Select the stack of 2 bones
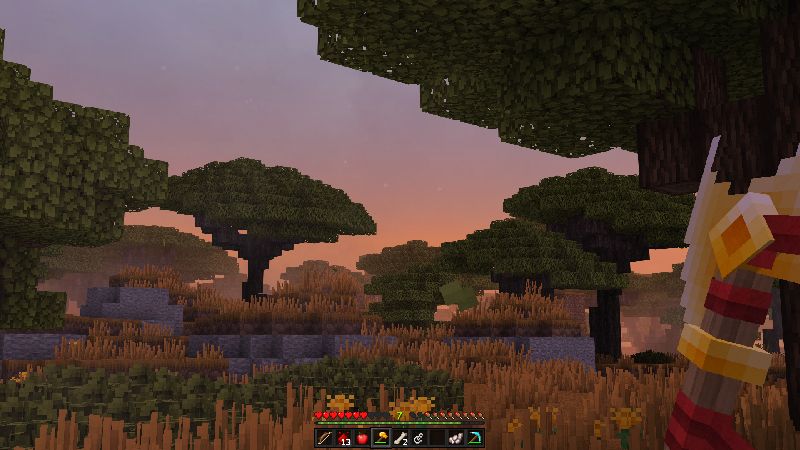Image resolution: width=800 pixels, height=450 pixels. click(x=399, y=438)
